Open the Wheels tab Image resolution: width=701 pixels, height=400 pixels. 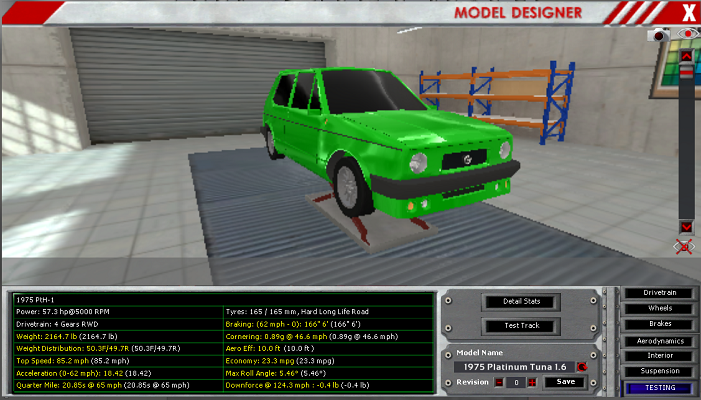[x=659, y=308]
